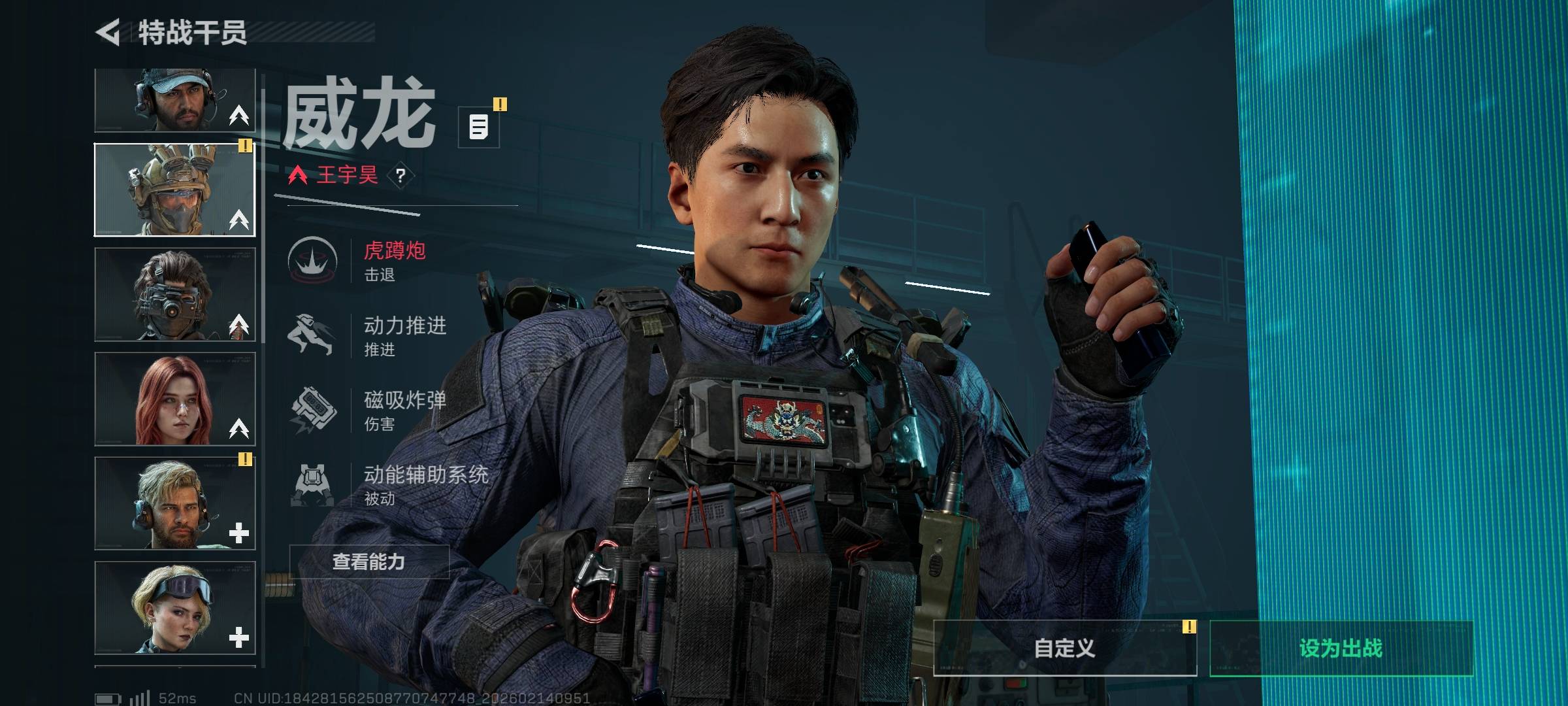
Task: Show class info via the question mark
Action: pyautogui.click(x=400, y=175)
